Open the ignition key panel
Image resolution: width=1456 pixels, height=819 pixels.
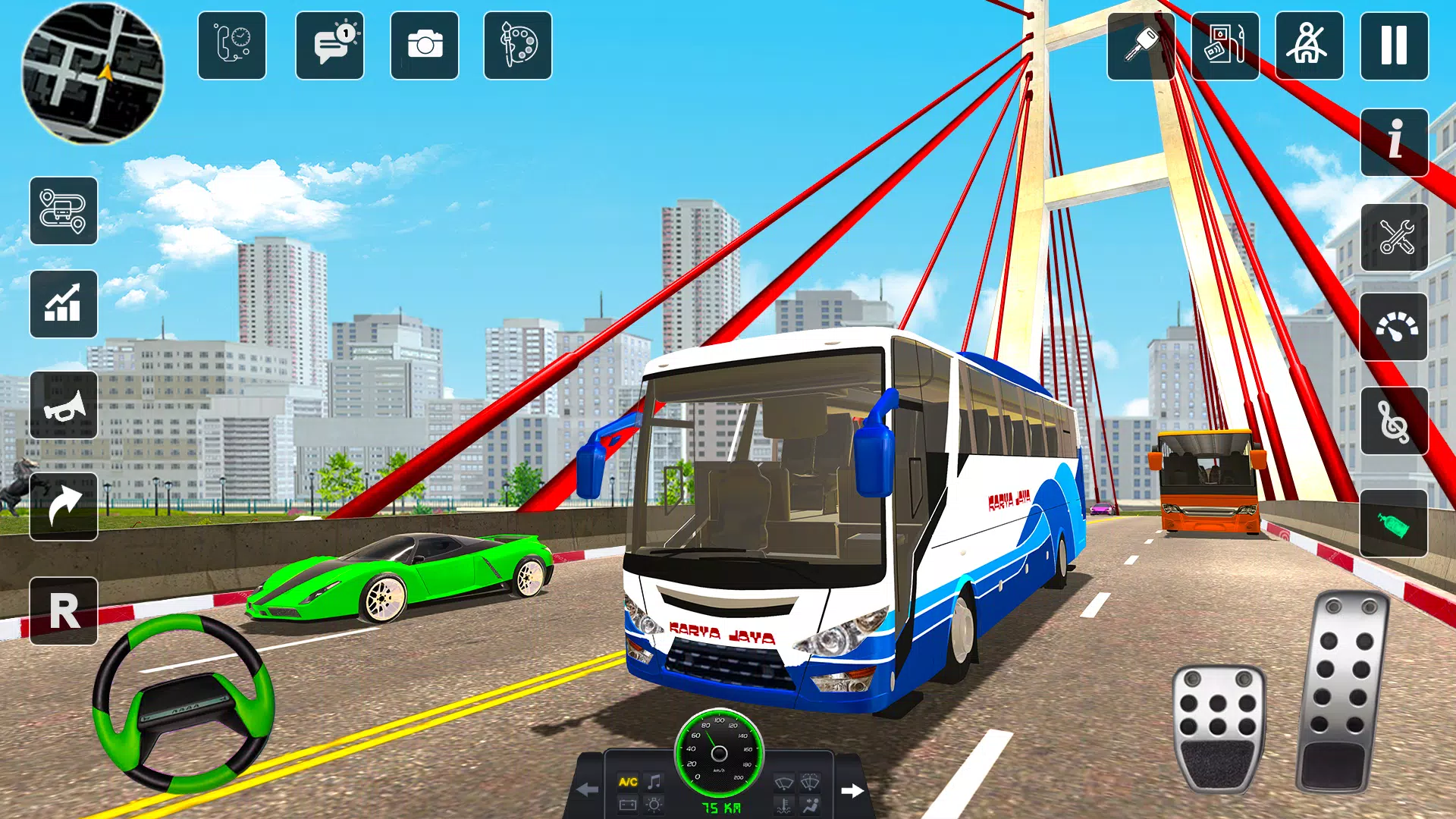pyautogui.click(x=1141, y=45)
